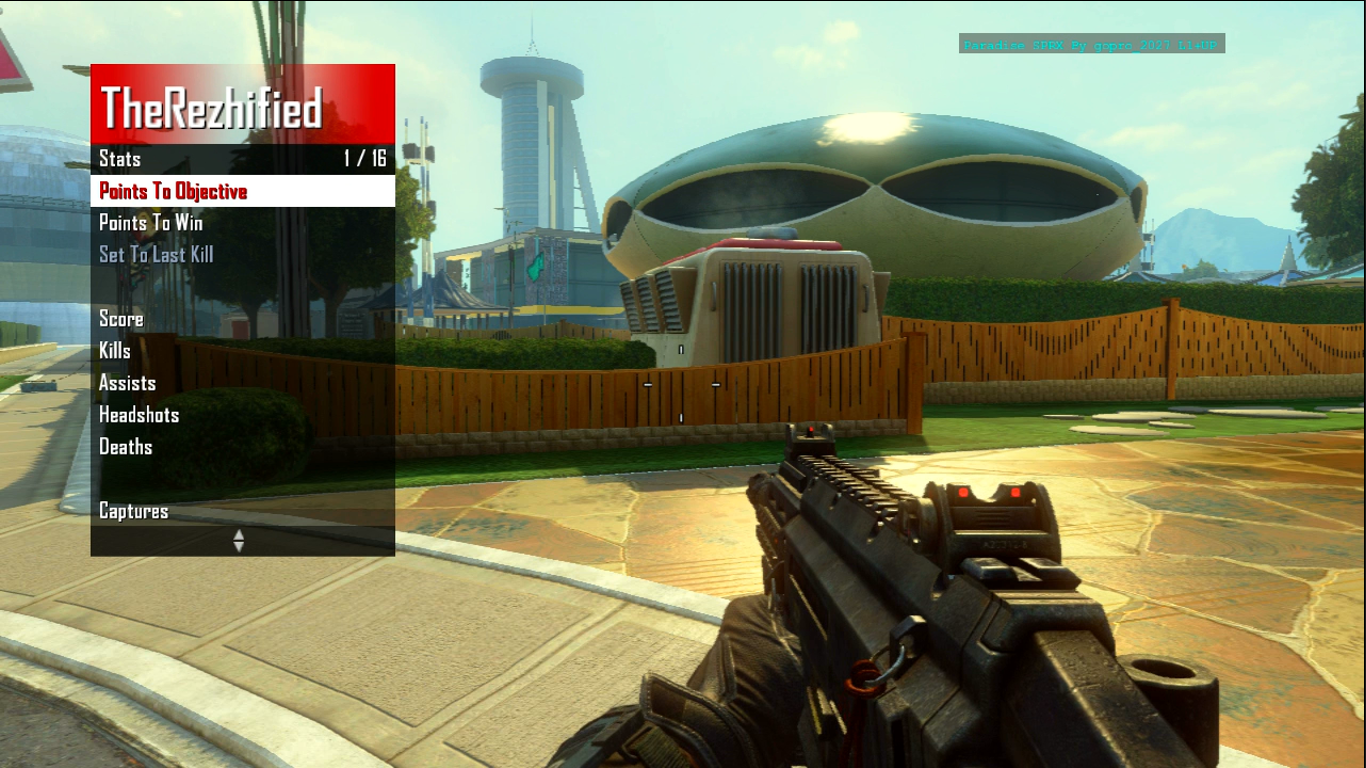The image size is (1366, 768).
Task: Select the Kills stat entry
Action: [x=115, y=351]
